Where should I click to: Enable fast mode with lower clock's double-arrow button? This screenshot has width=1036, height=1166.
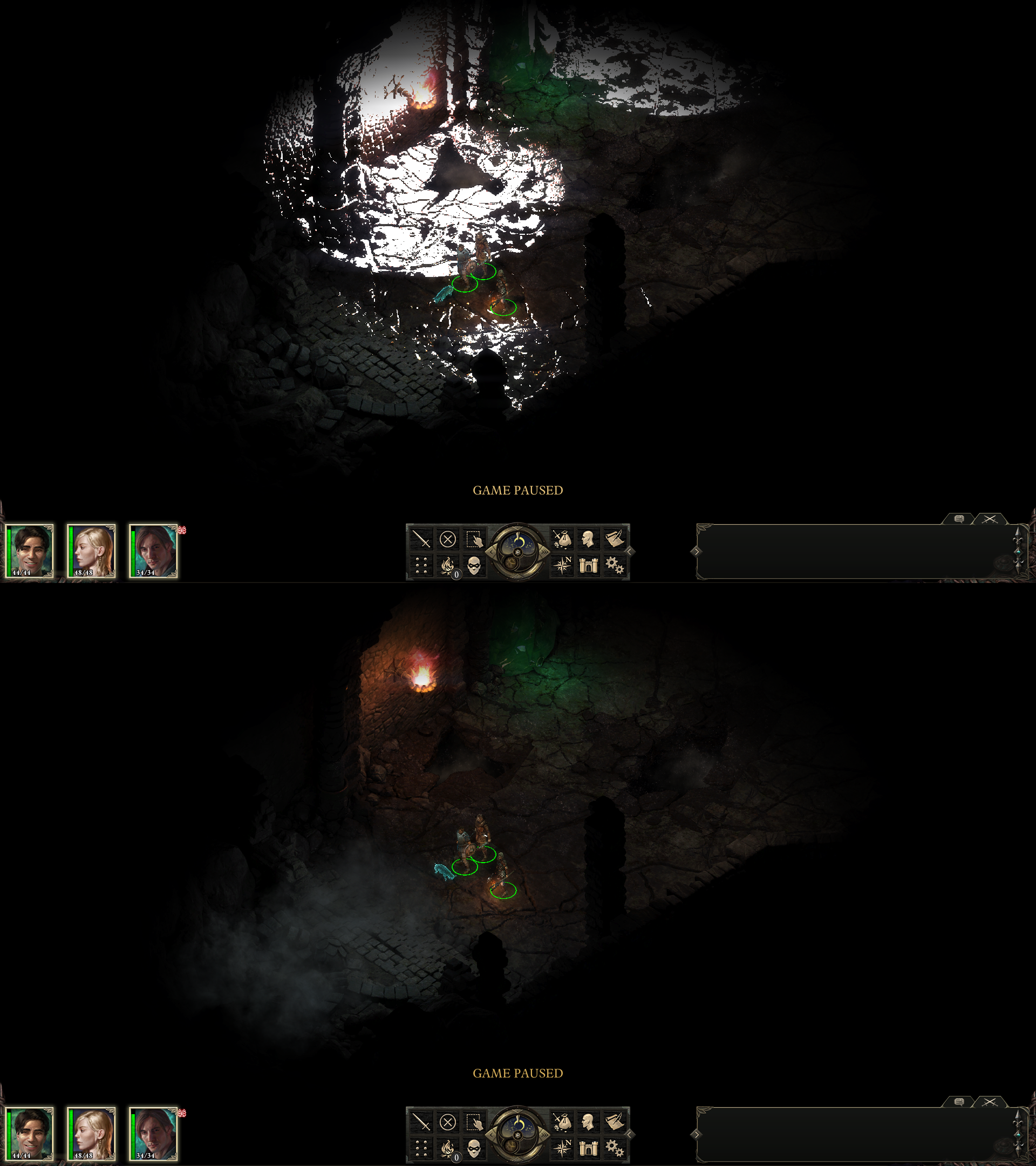[544, 1135]
